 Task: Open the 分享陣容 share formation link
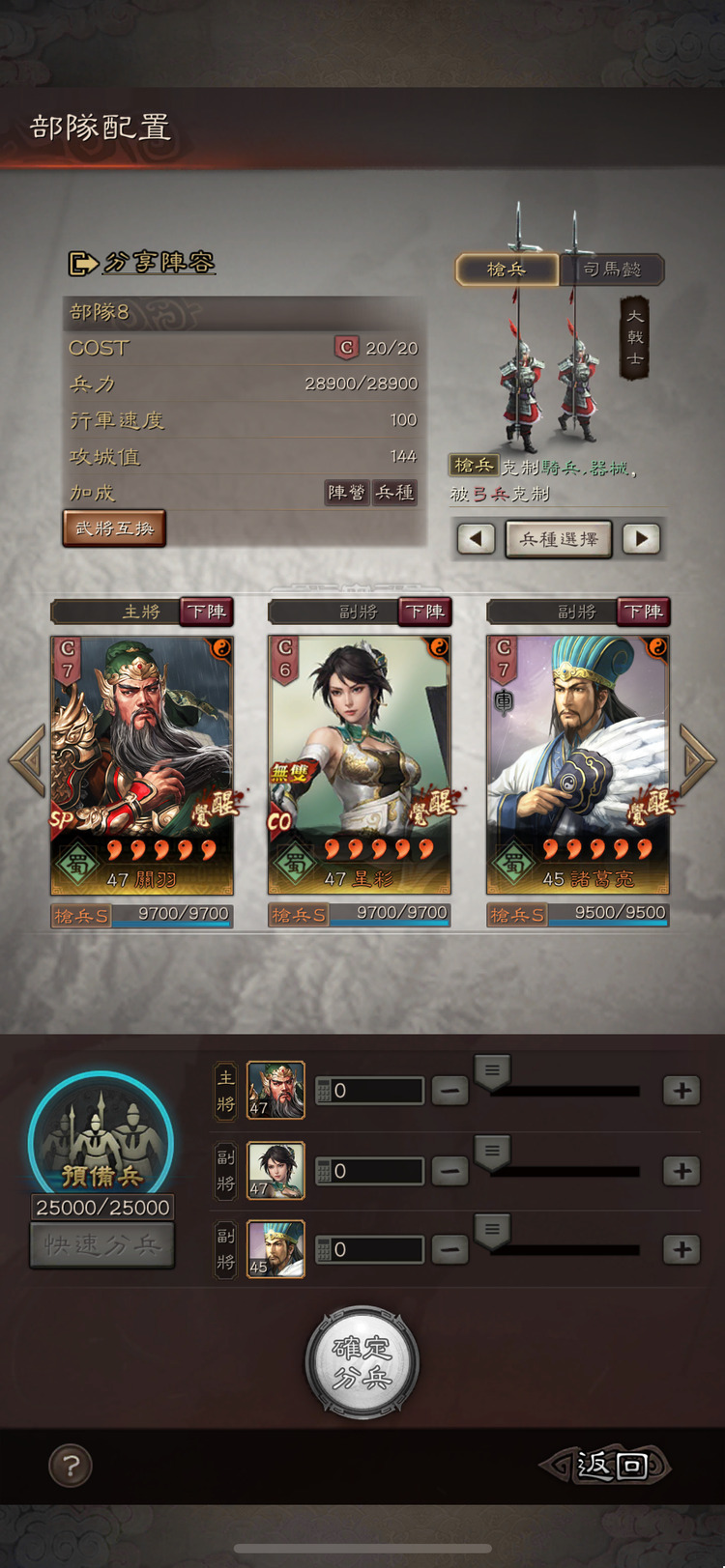coord(142,263)
